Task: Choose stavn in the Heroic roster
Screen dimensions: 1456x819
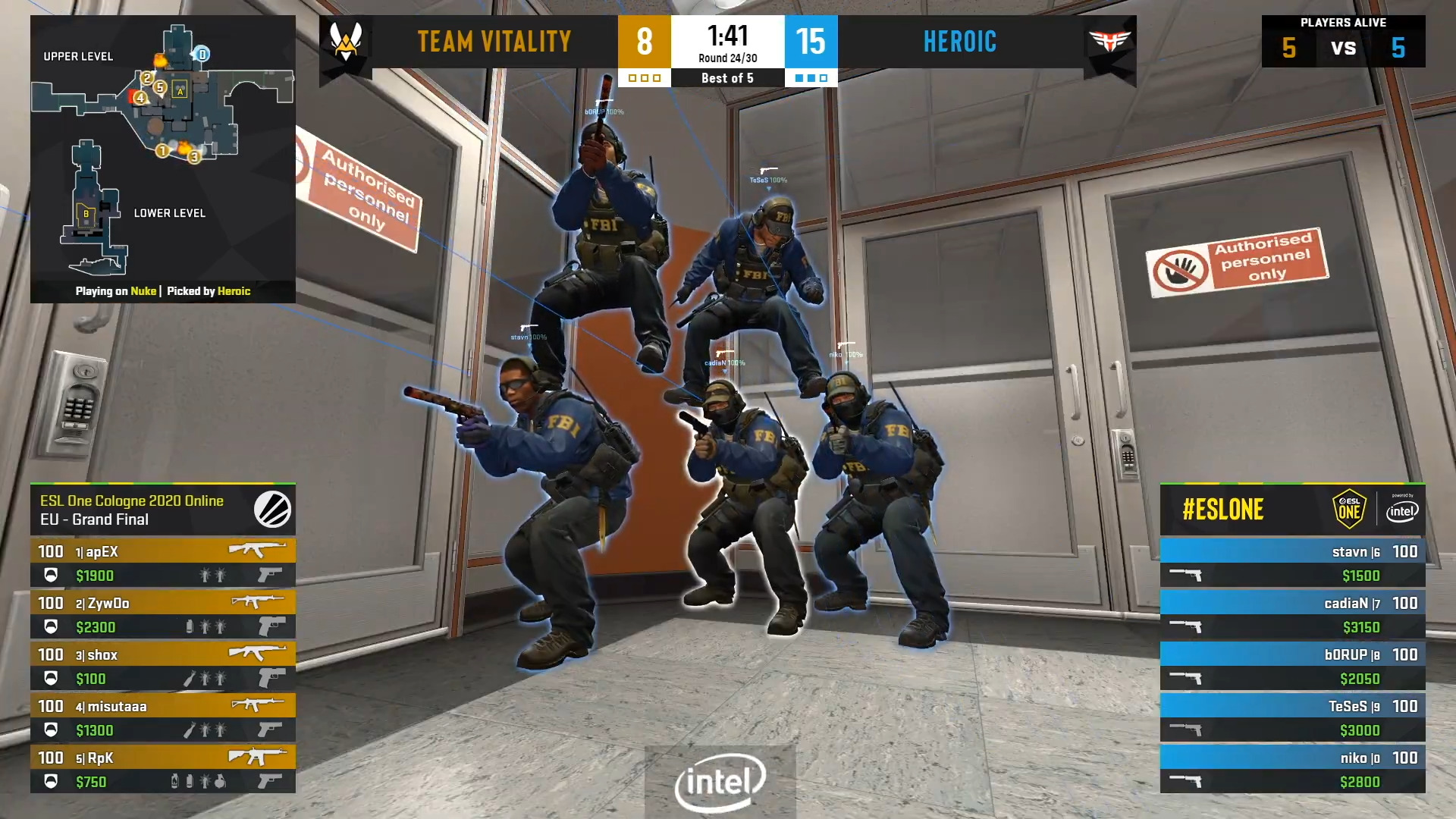Action: 1292,563
